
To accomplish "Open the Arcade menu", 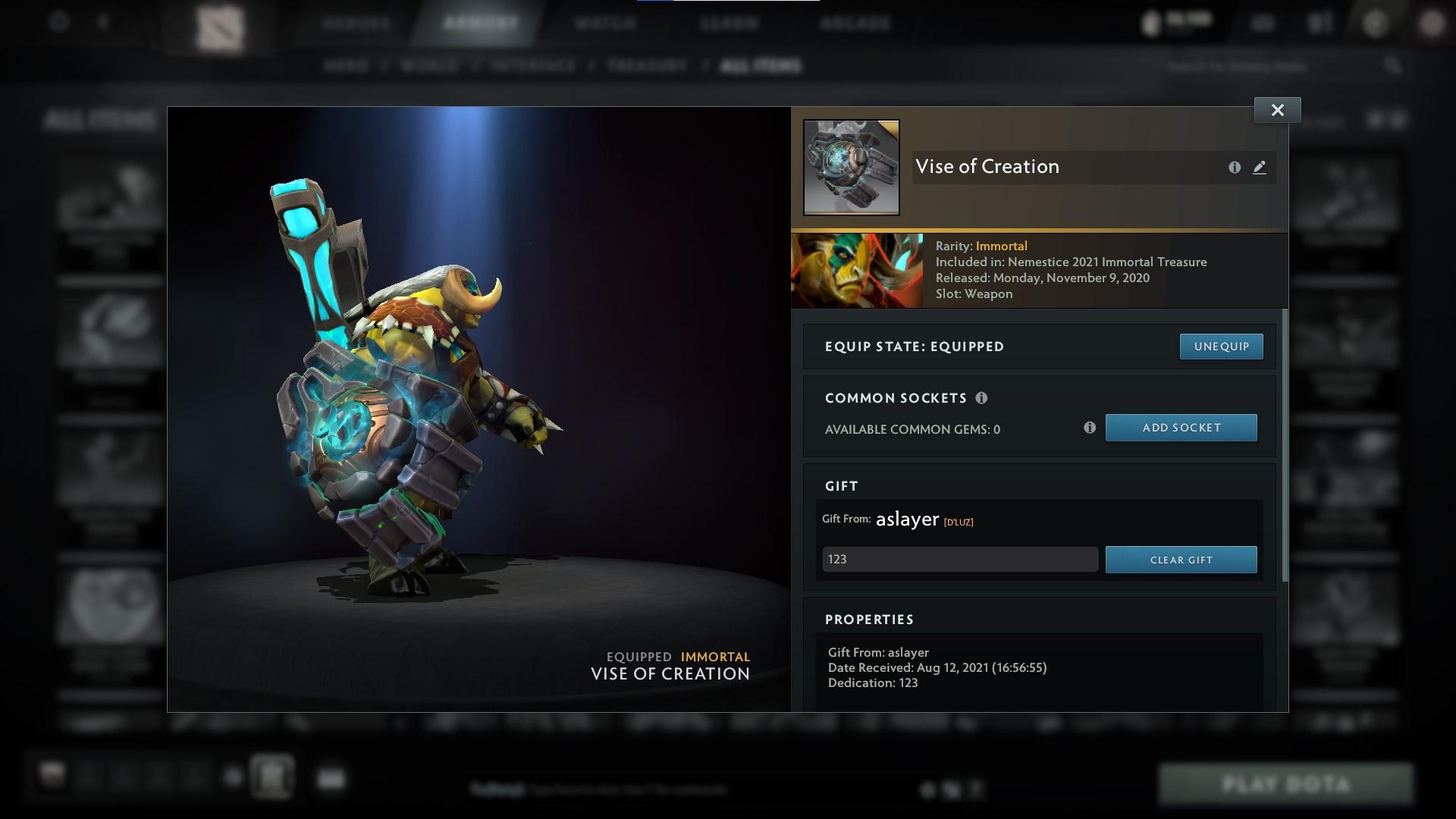I will [x=854, y=23].
